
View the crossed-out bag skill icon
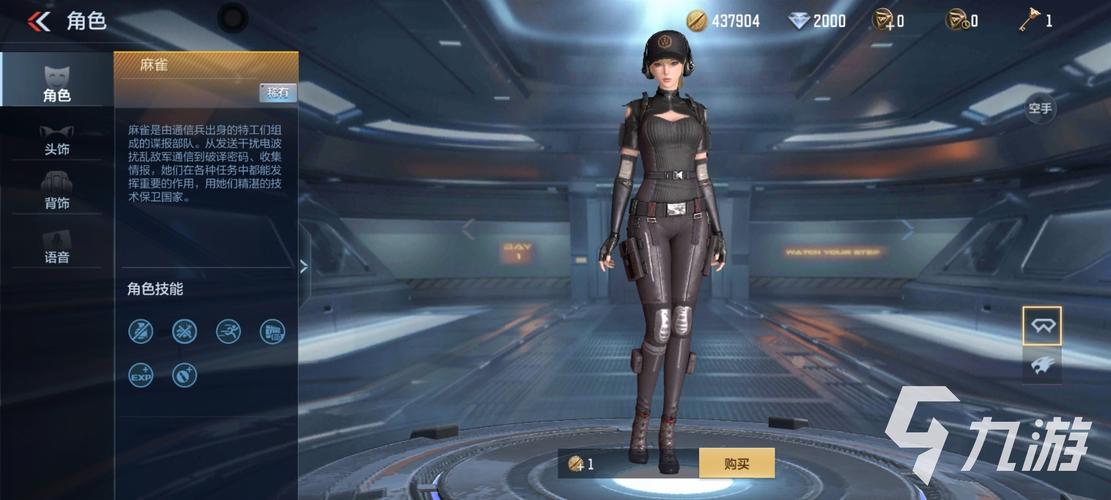(141, 331)
